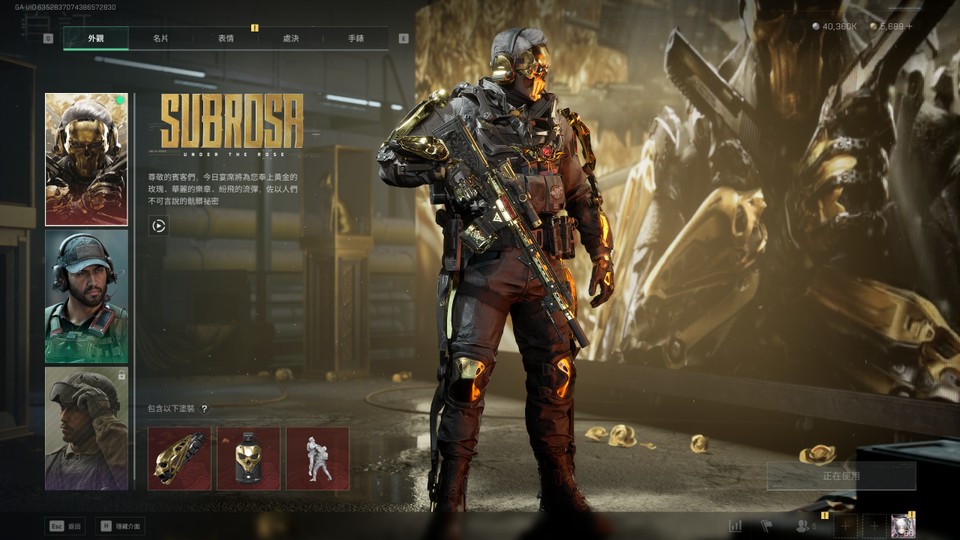Switch to the 外觀 appearance tab
The image size is (960, 540).
[x=96, y=39]
